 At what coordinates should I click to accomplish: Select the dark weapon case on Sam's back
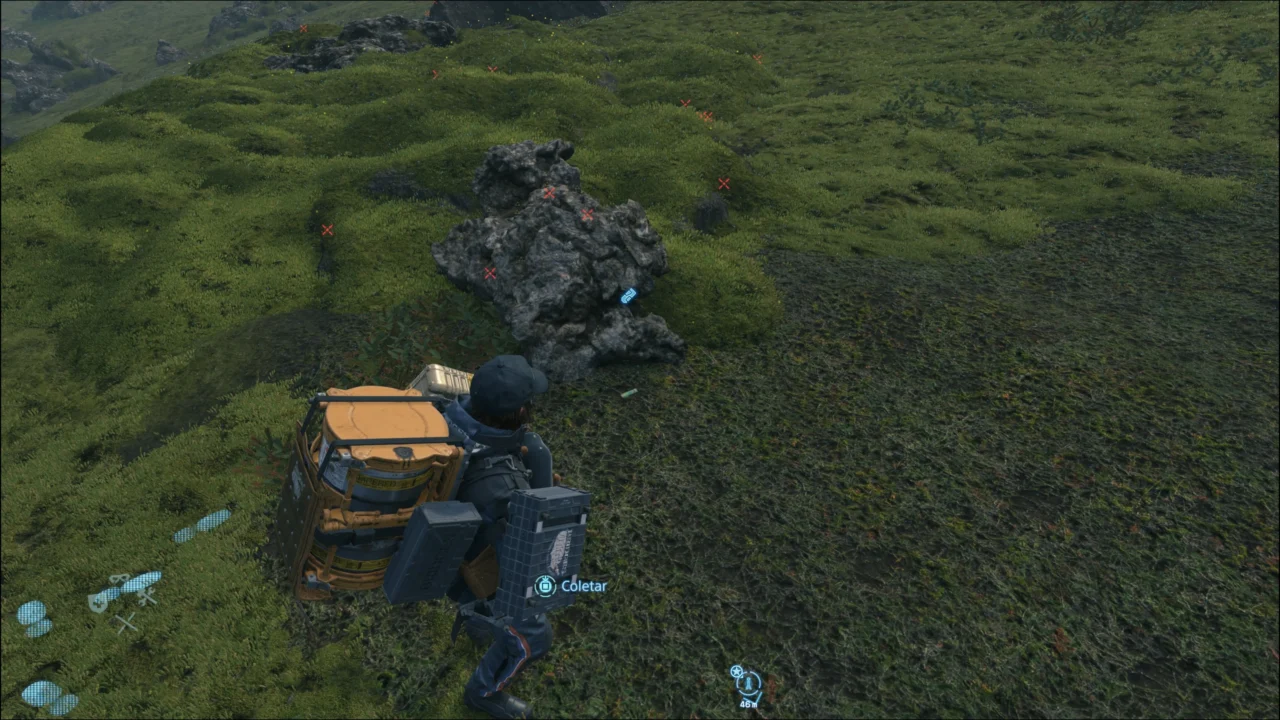tap(545, 545)
